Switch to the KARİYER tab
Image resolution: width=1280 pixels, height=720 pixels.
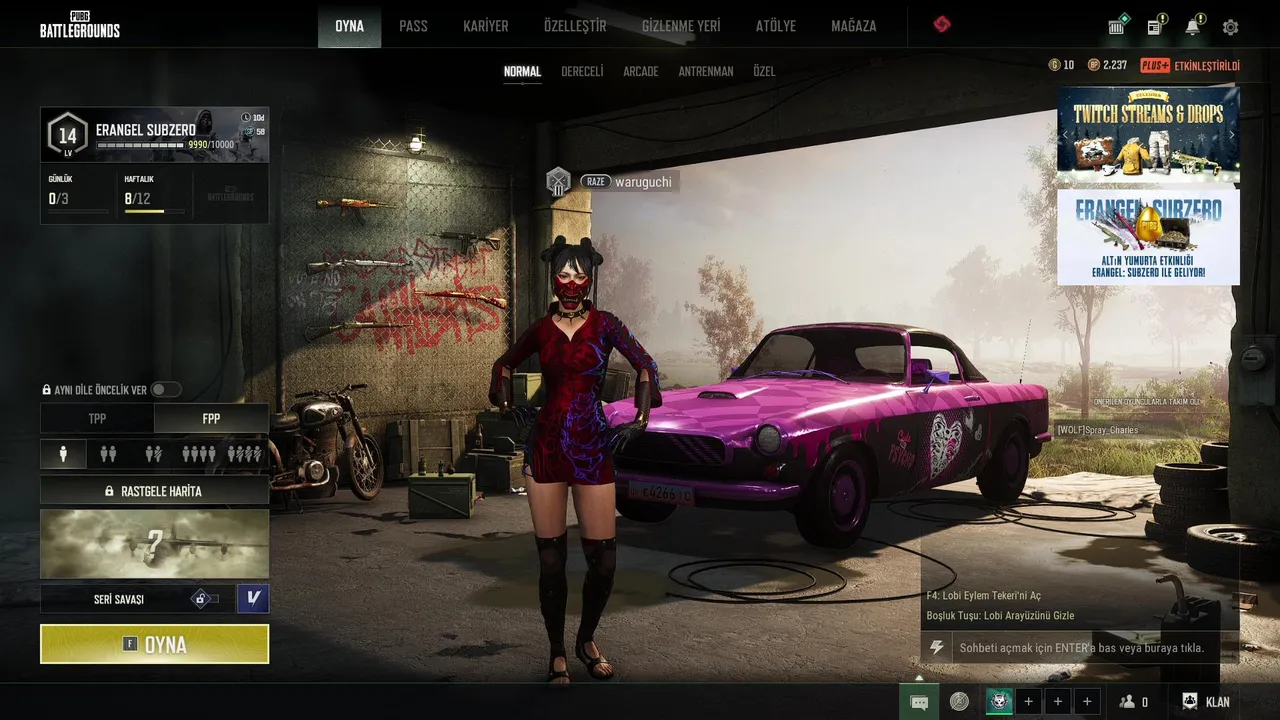(x=486, y=26)
